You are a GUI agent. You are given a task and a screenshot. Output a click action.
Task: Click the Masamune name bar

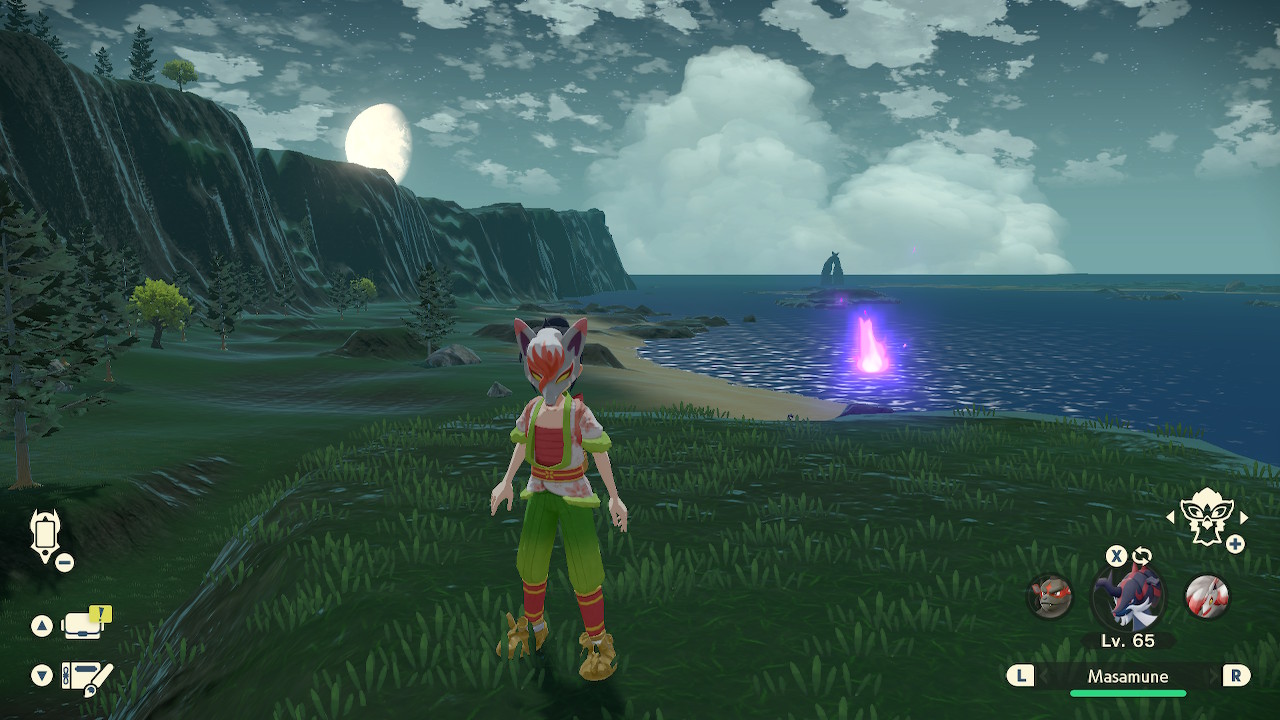pos(1128,676)
